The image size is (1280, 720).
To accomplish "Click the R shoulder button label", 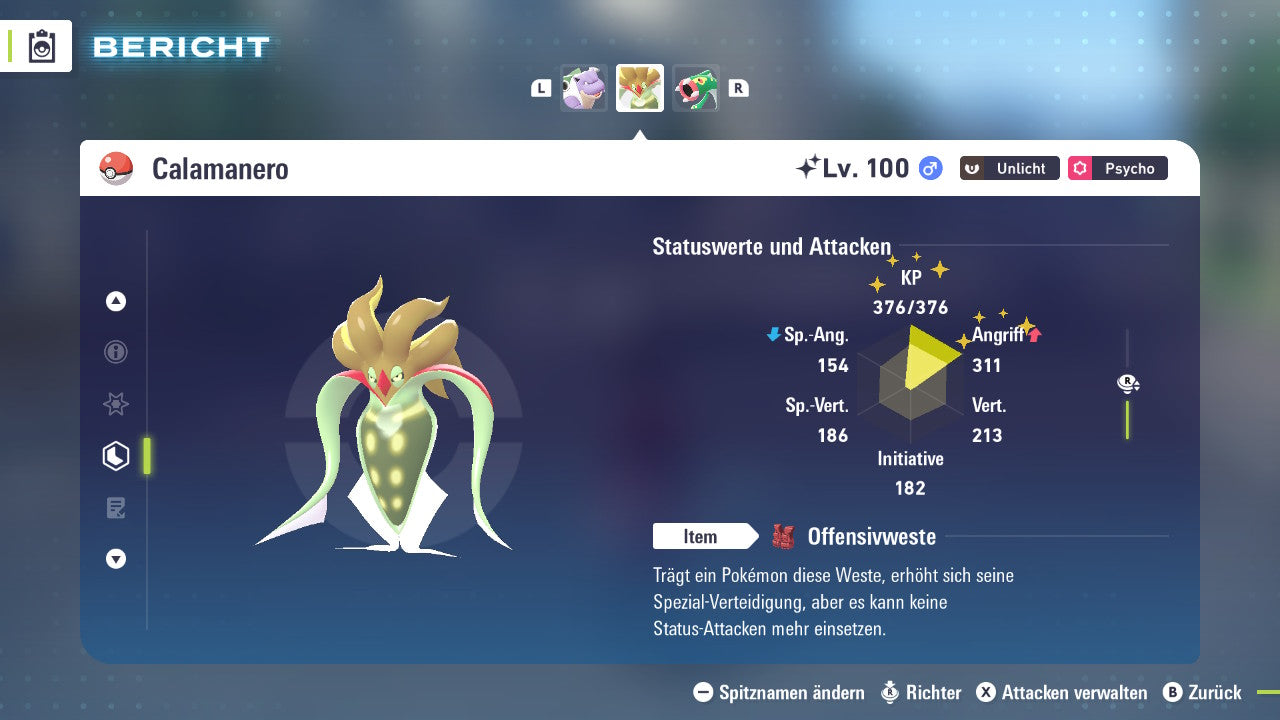I will coord(738,87).
